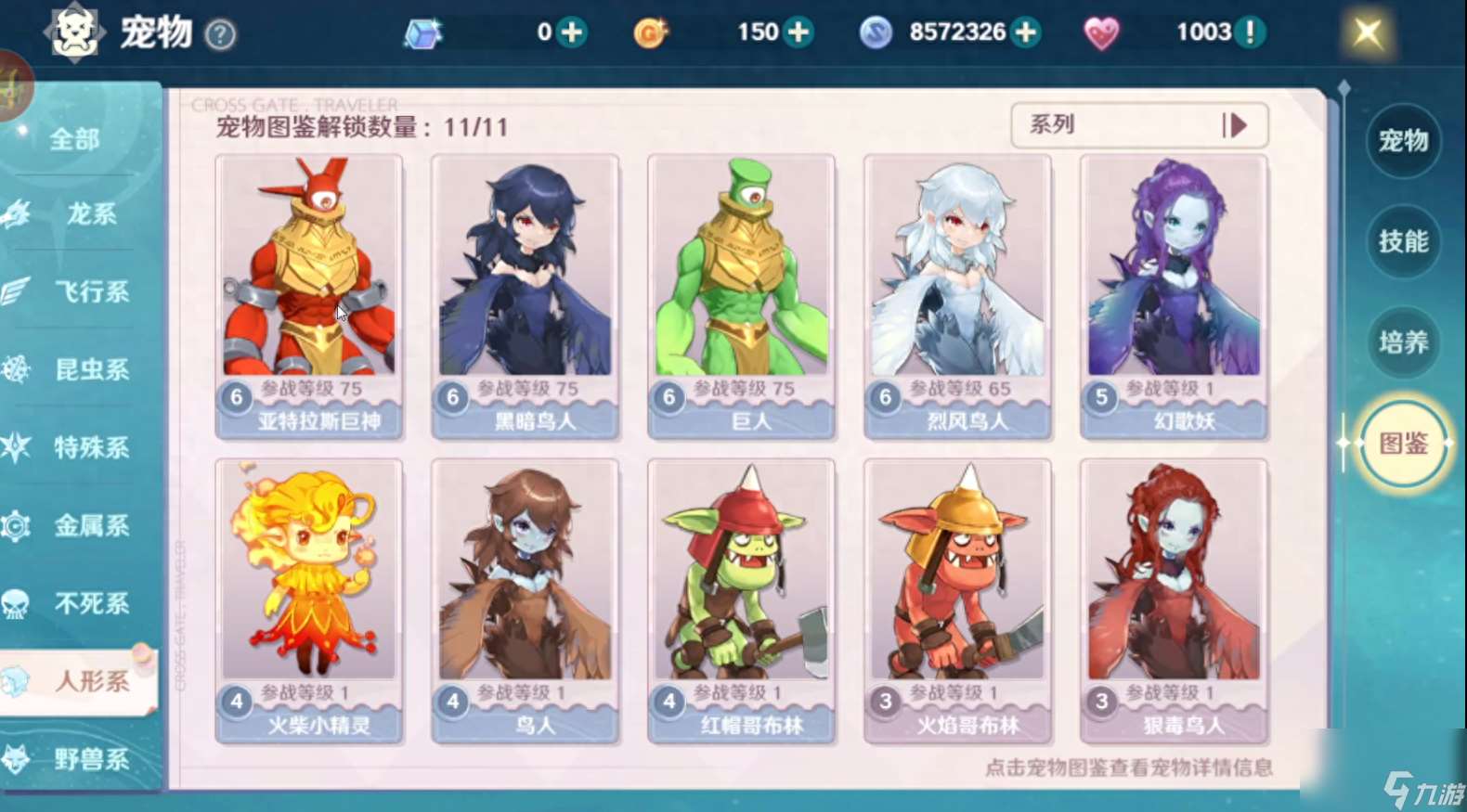Click the heart currency icon
Image resolution: width=1467 pixels, height=812 pixels.
pyautogui.click(x=1101, y=32)
